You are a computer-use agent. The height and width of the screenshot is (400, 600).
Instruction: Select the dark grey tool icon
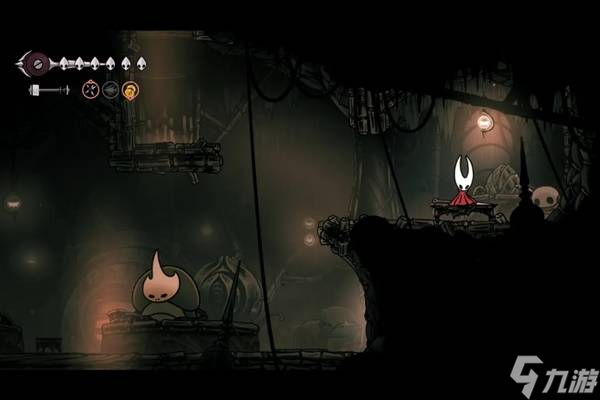tap(110, 90)
